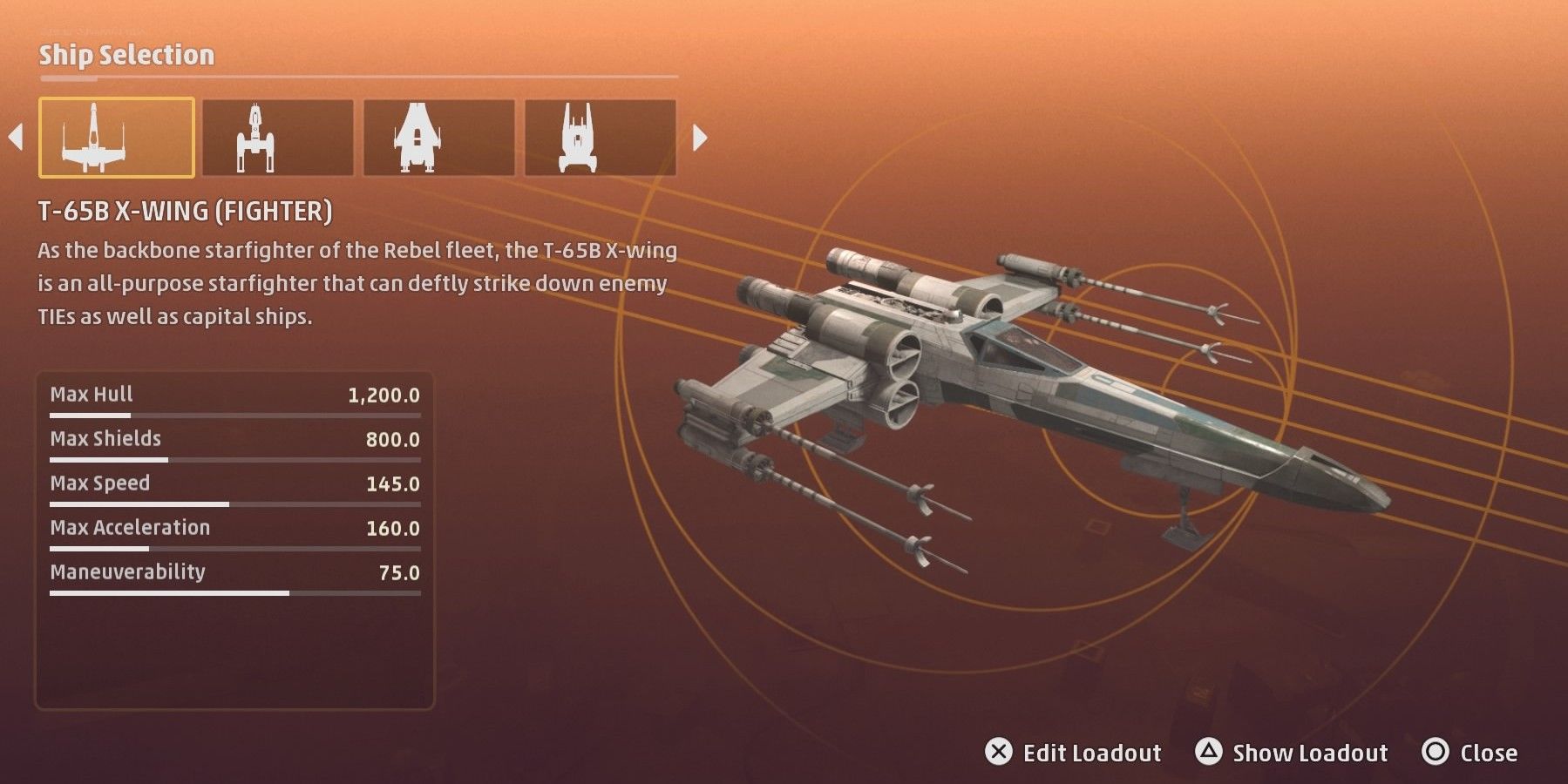The image size is (1568, 784).
Task: Click the highlighted X-Wing selection frame
Action: click(116, 137)
